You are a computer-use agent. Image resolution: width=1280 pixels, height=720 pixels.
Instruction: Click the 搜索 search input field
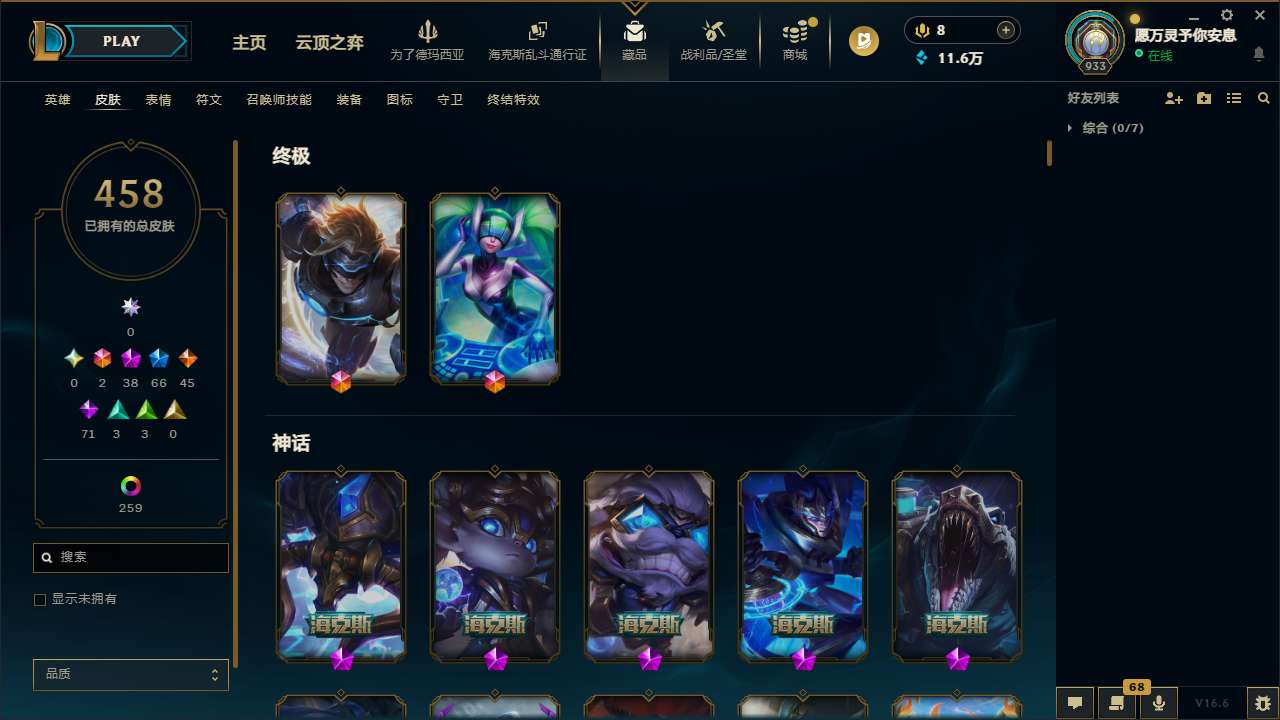(130, 557)
